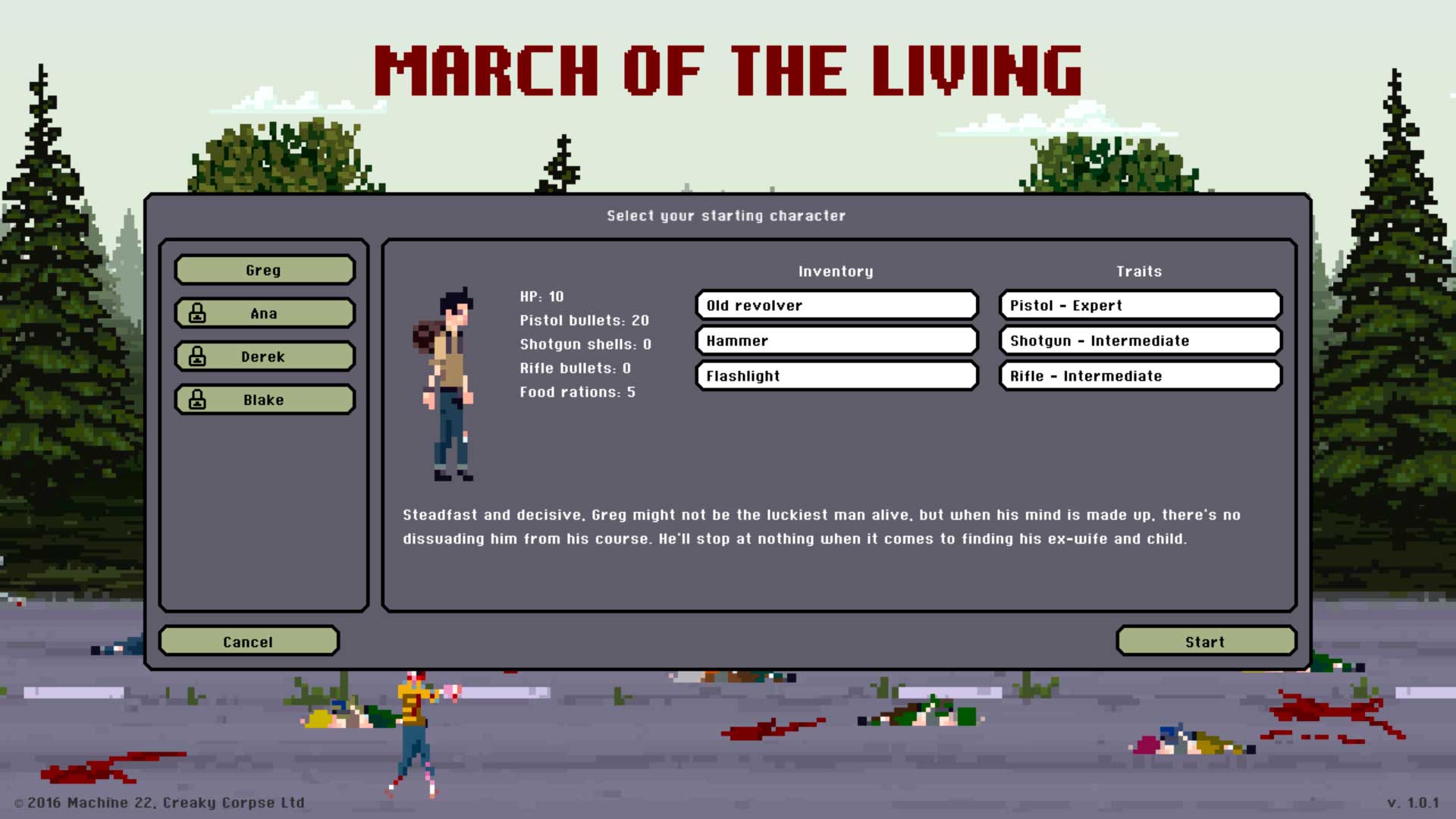Choose the Flashlight inventory entry
The height and width of the screenshot is (819, 1456).
(836, 376)
